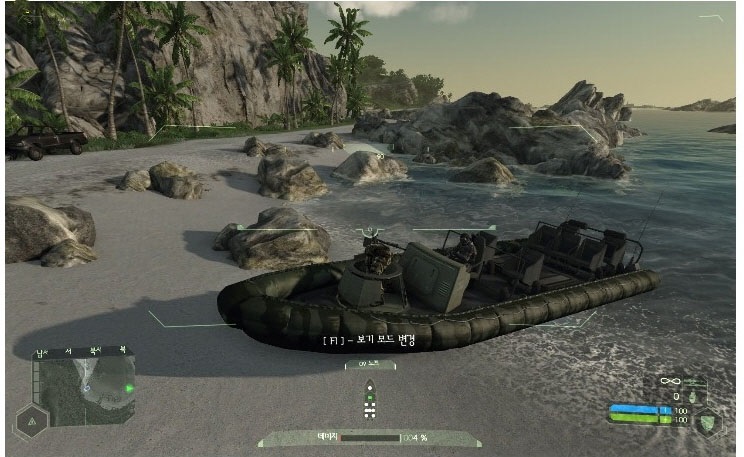
Task: Click the vehicle seat position indicator
Action: (x=371, y=401)
